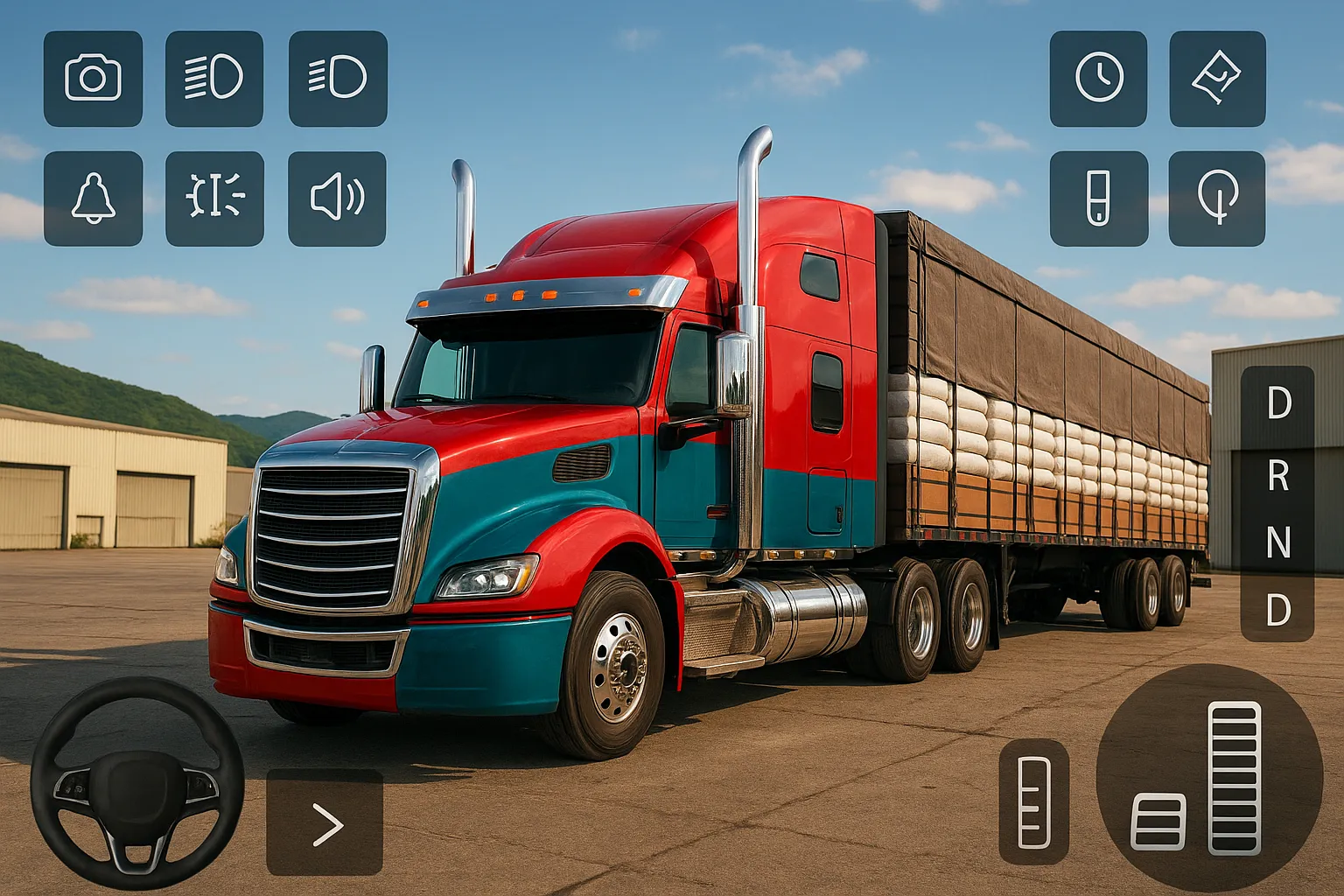Tap the right arrow button
The width and height of the screenshot is (1344, 896).
coord(325,822)
